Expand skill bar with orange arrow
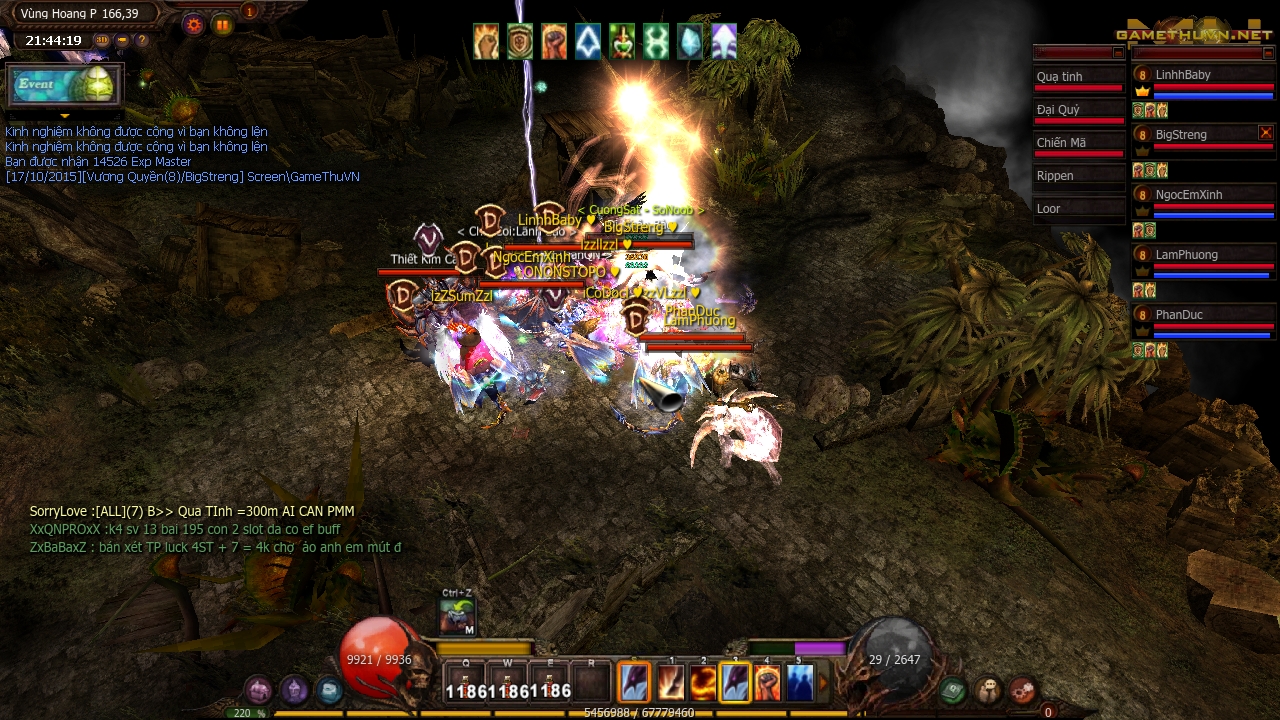The height and width of the screenshot is (720, 1280). (824, 683)
